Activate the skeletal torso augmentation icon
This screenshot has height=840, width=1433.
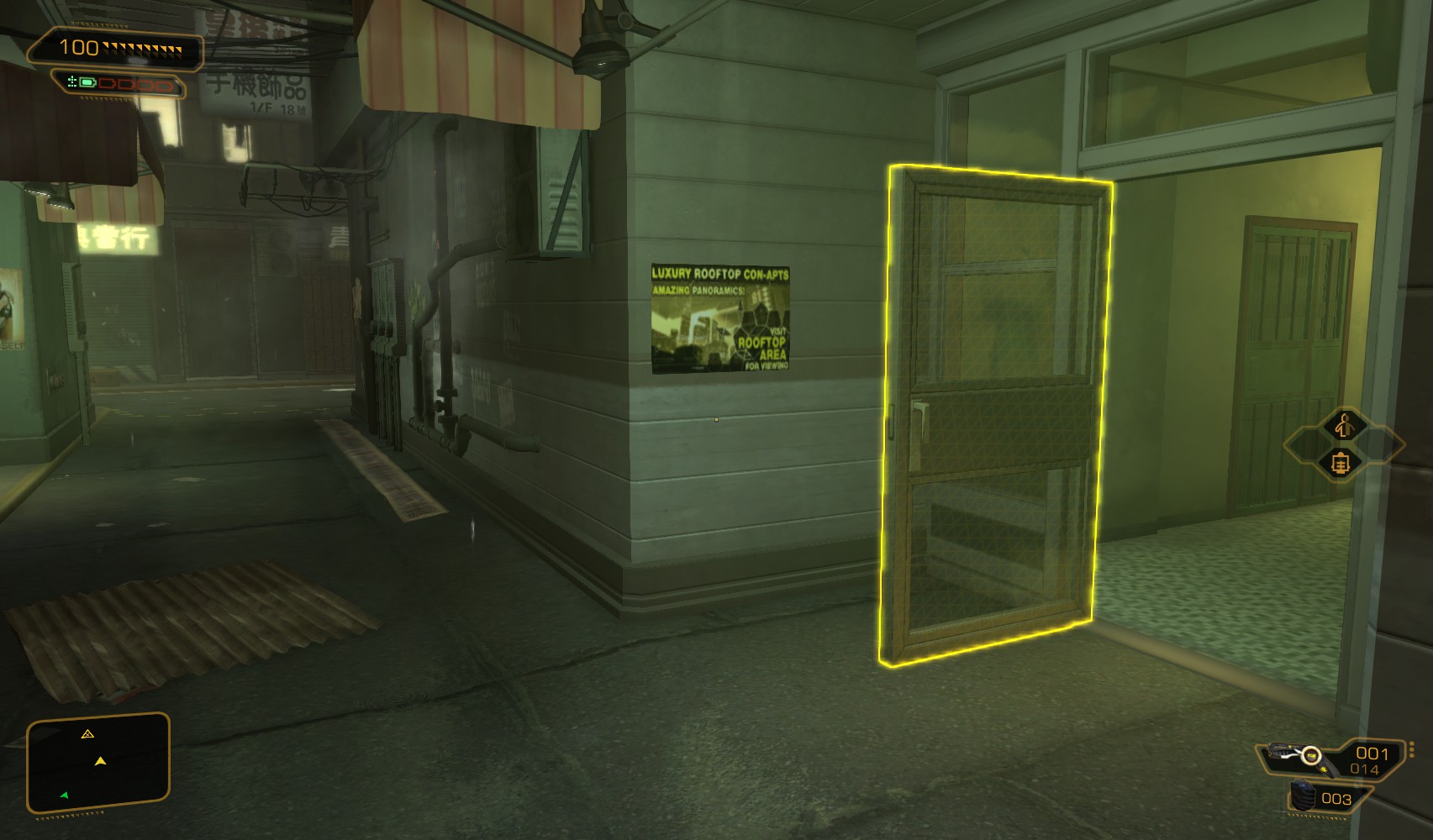[x=1341, y=462]
